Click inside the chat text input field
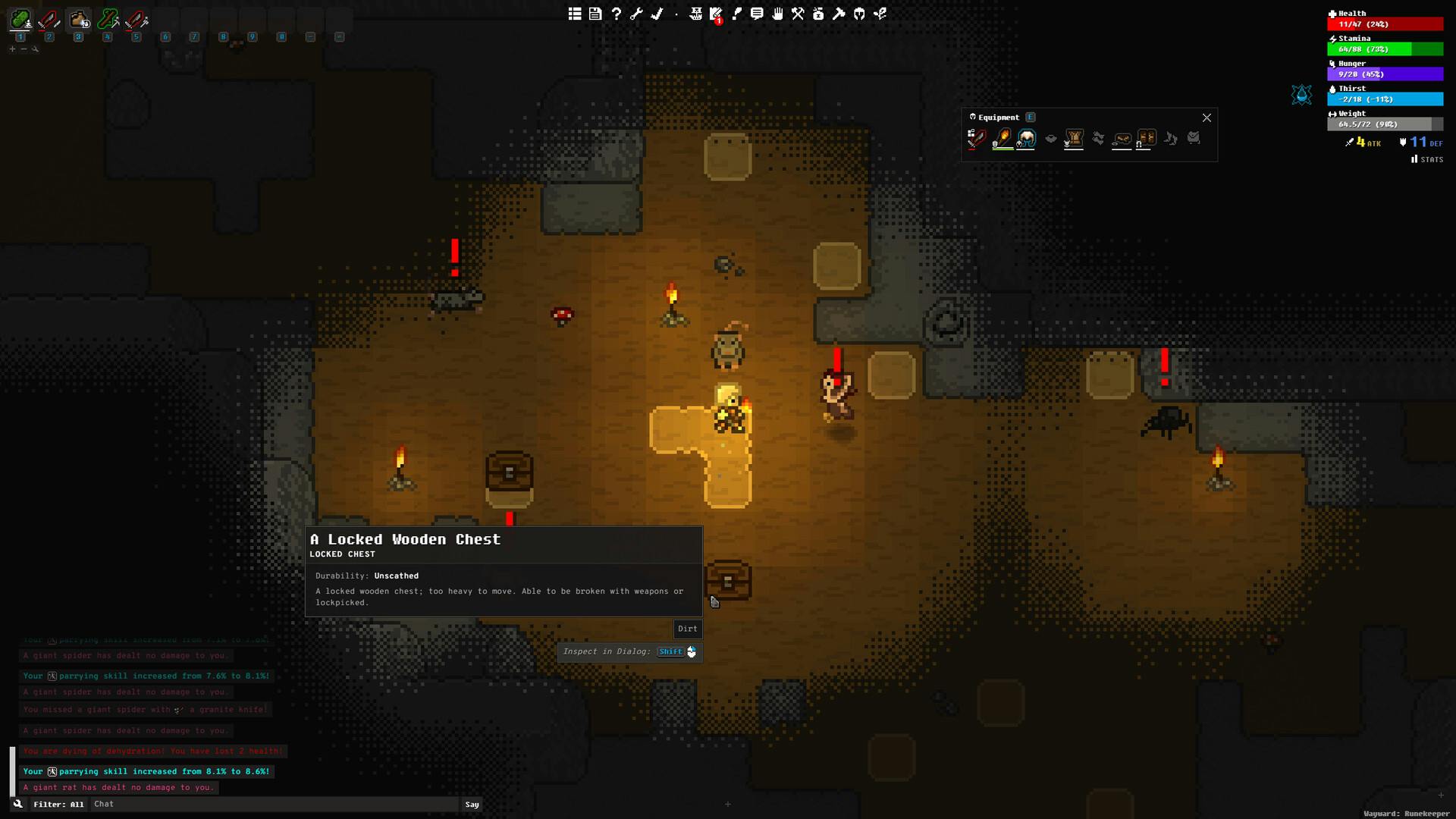1456x819 pixels. click(273, 804)
